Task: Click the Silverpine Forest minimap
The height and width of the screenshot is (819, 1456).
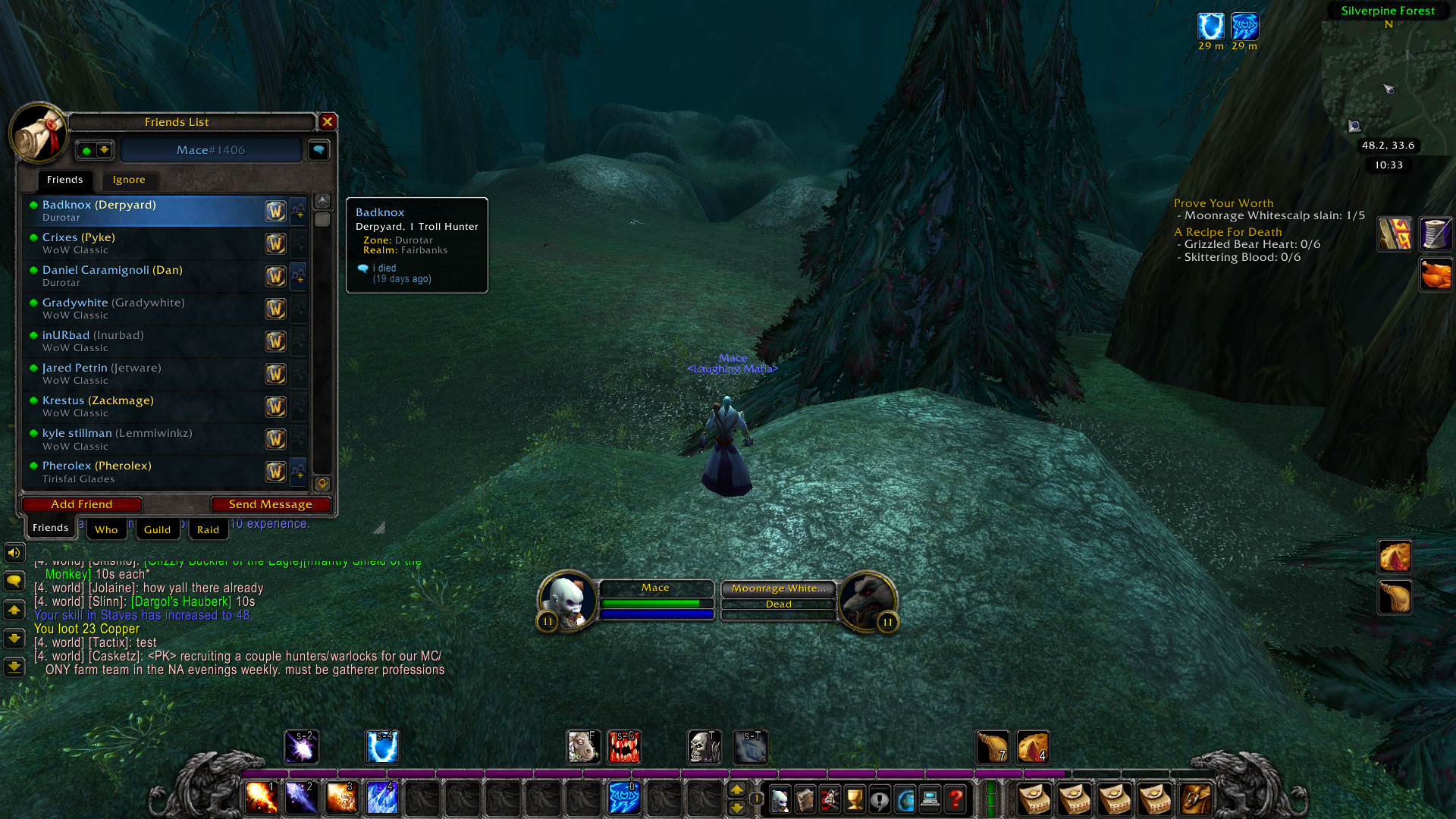Action: pyautogui.click(x=1388, y=83)
